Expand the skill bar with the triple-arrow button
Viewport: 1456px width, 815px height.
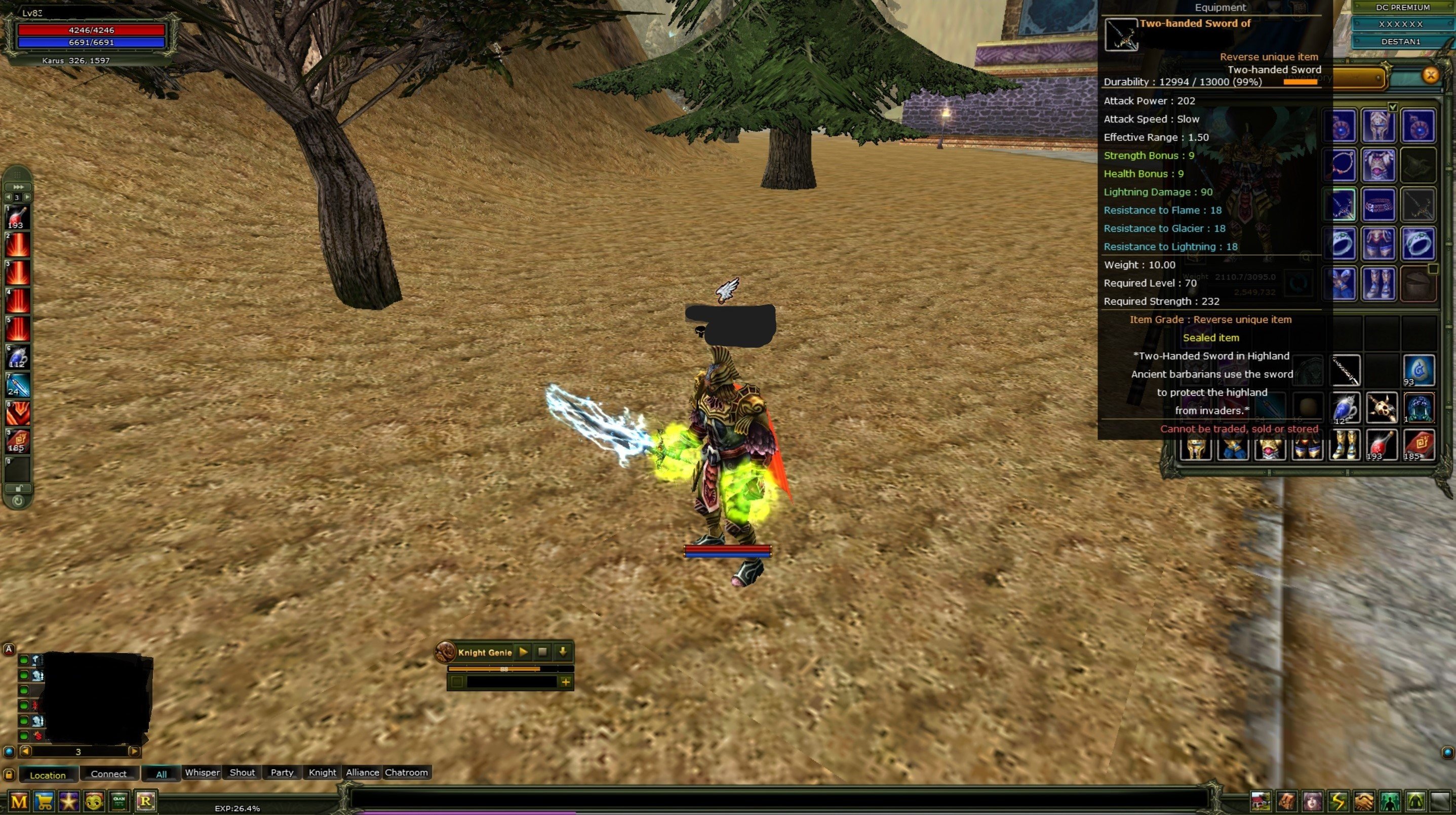[19, 187]
